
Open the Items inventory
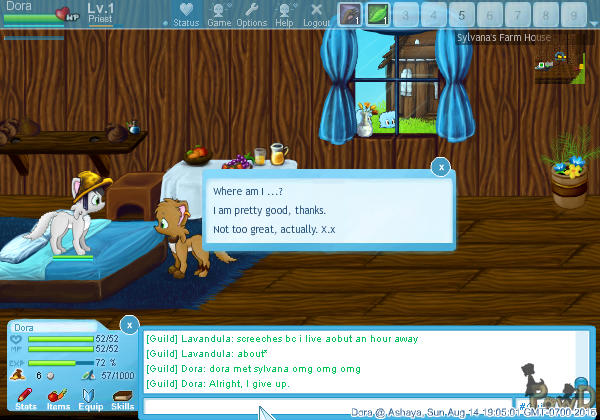tap(58, 400)
